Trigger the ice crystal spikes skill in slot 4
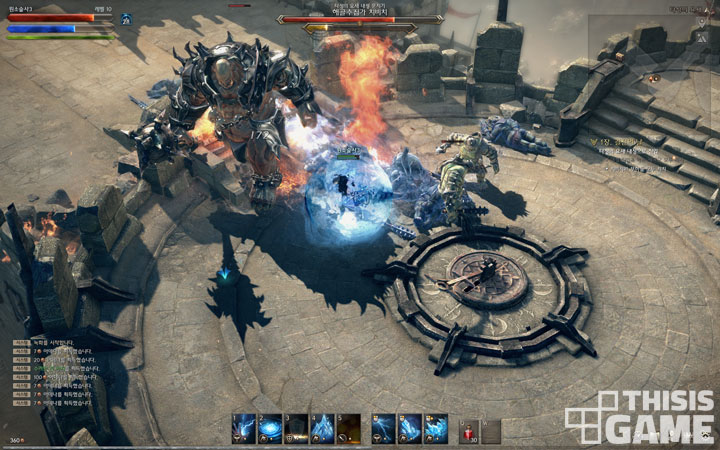Viewport: 720px width, 450px height. click(x=323, y=427)
